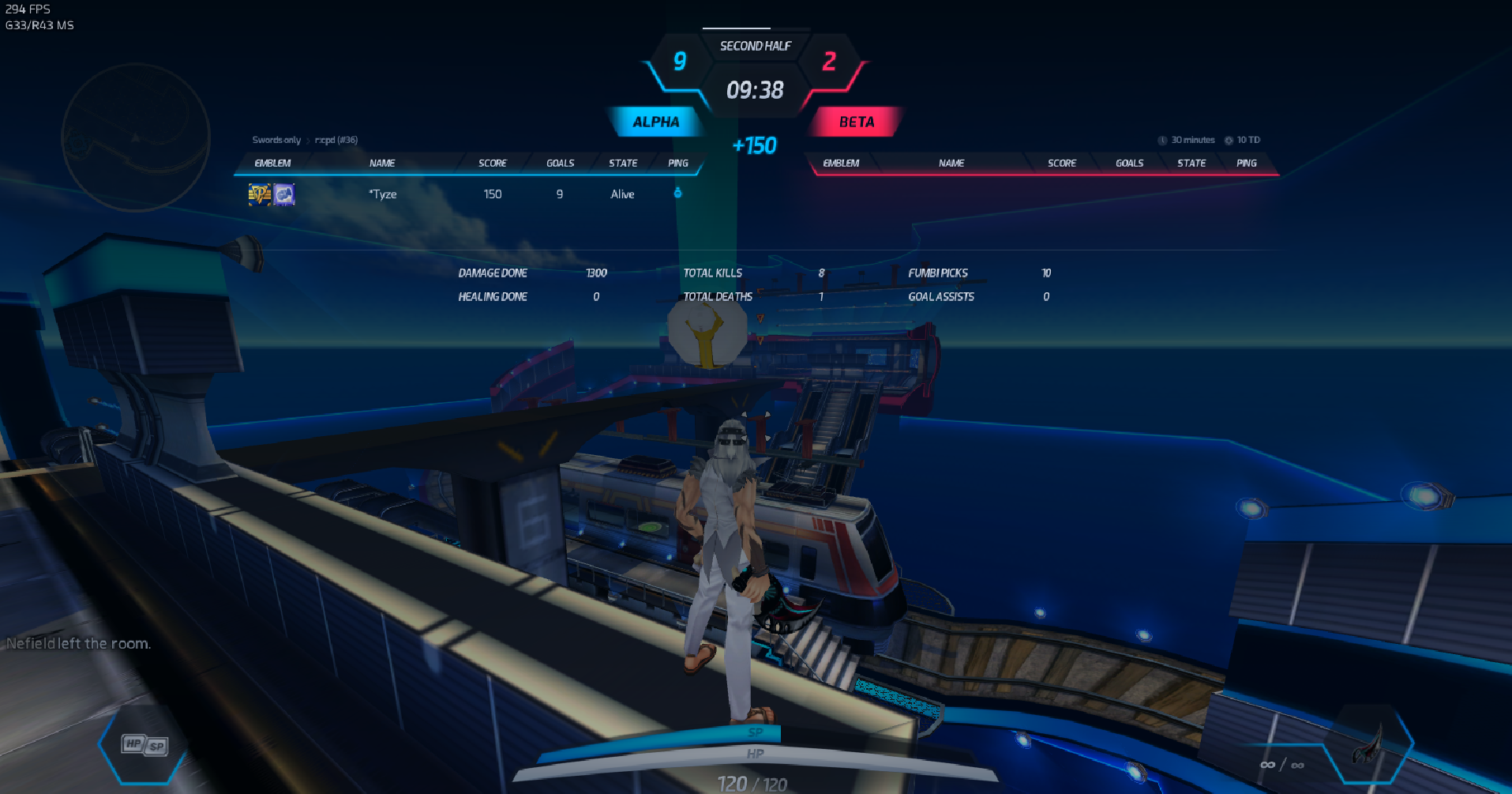The image size is (1512, 794).
Task: Select the ALPHA team banner
Action: [655, 122]
